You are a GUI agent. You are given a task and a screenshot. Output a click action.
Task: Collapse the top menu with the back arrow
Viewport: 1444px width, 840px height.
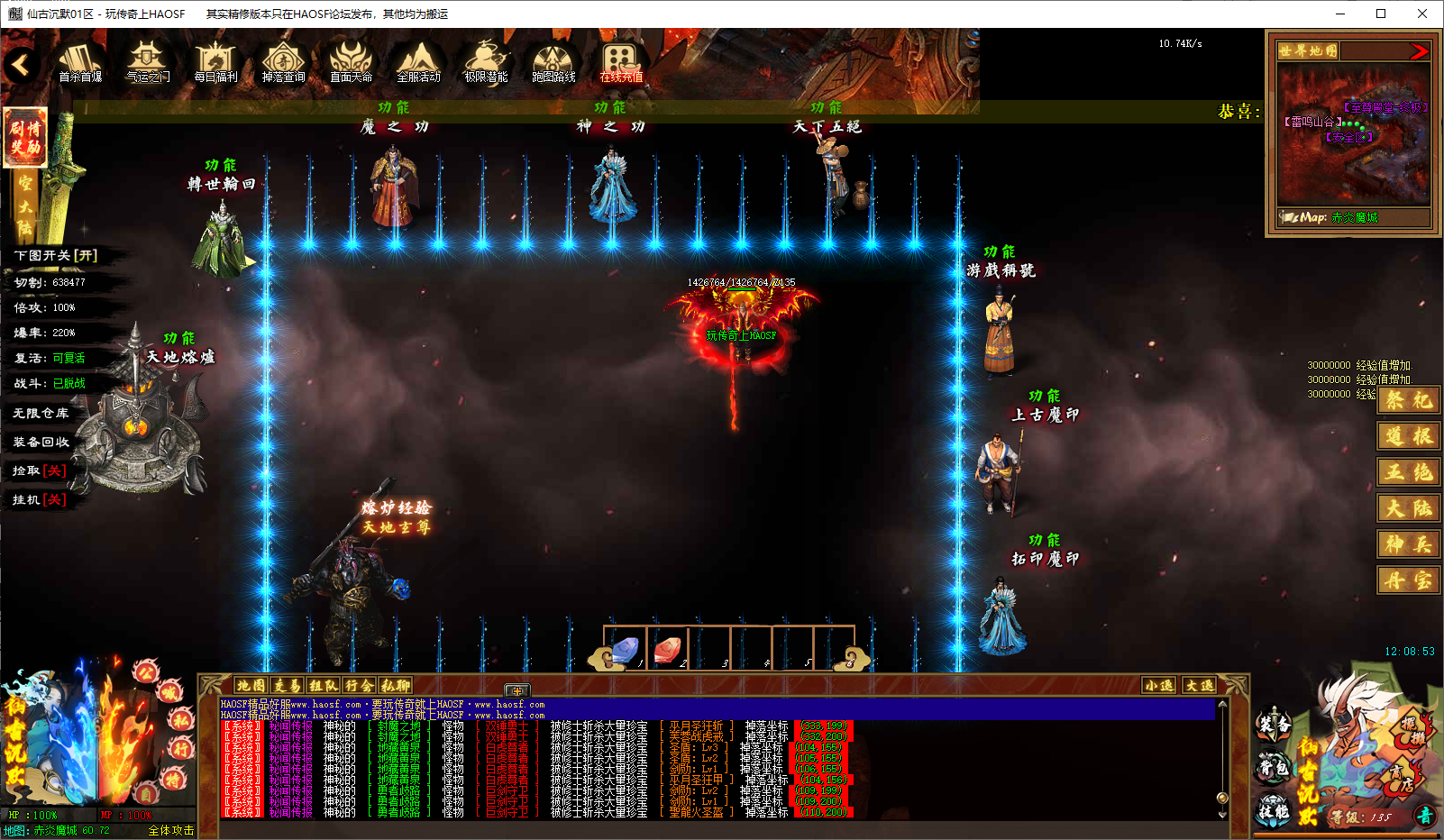tap(20, 65)
